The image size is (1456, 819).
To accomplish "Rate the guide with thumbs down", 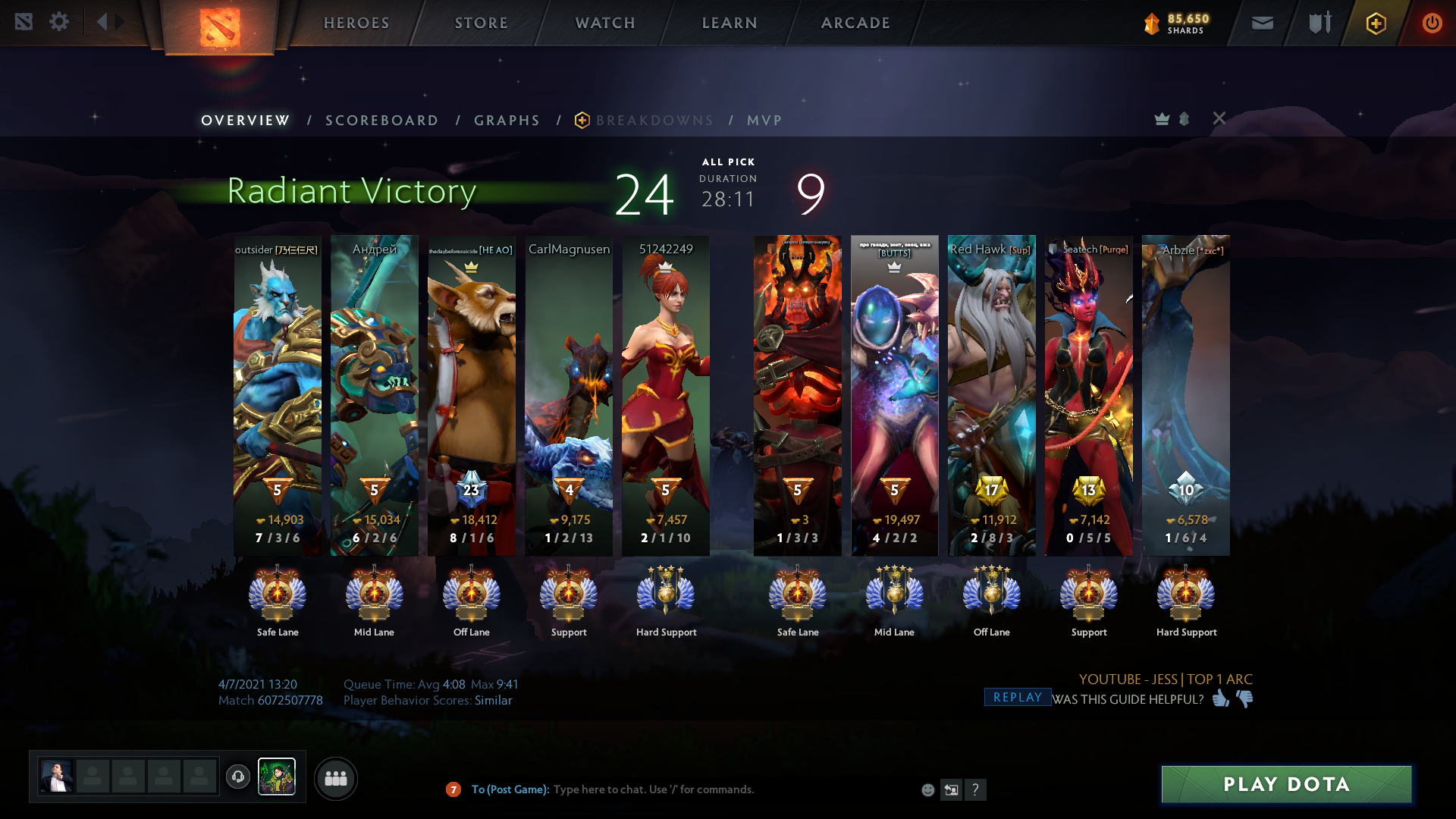I will point(1244,698).
